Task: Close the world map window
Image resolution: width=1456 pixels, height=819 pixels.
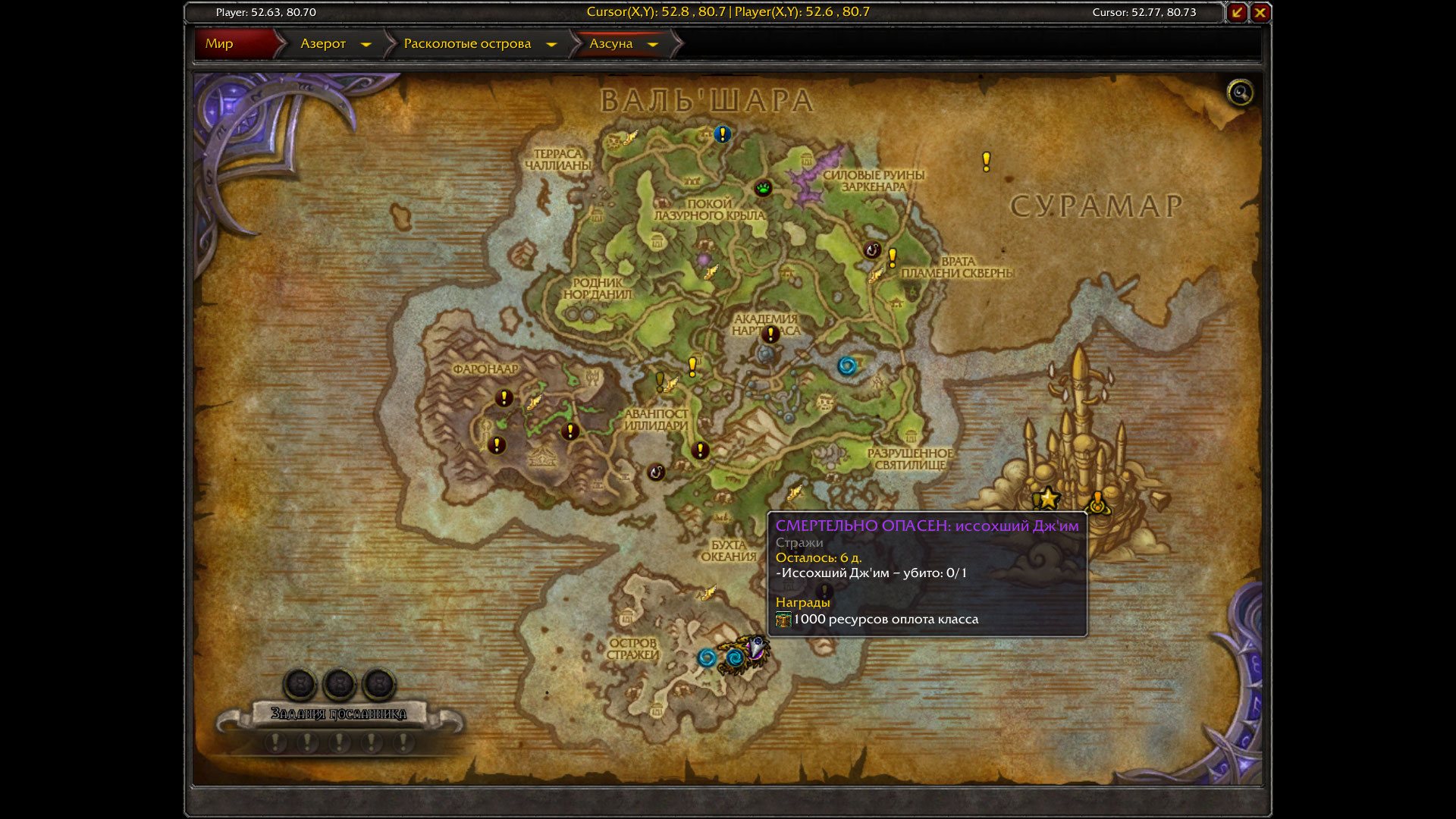Action: [x=1260, y=12]
